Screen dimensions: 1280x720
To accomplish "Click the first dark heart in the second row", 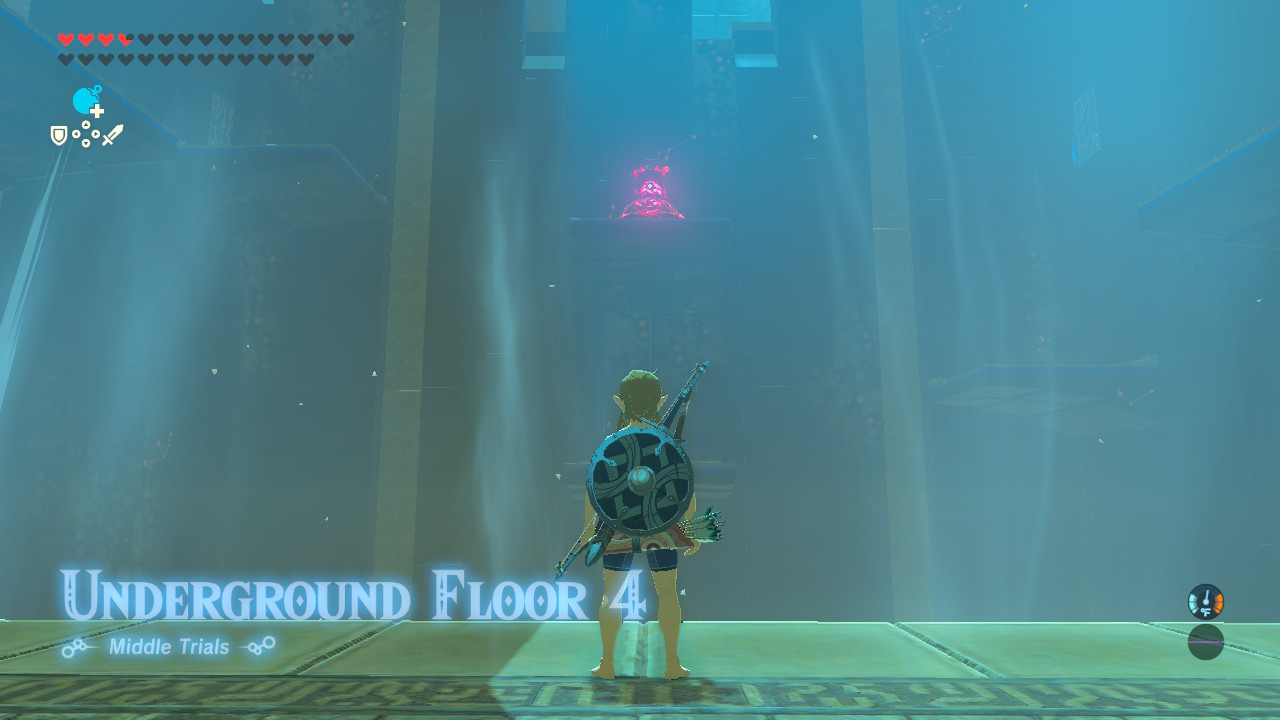I will (65, 58).
